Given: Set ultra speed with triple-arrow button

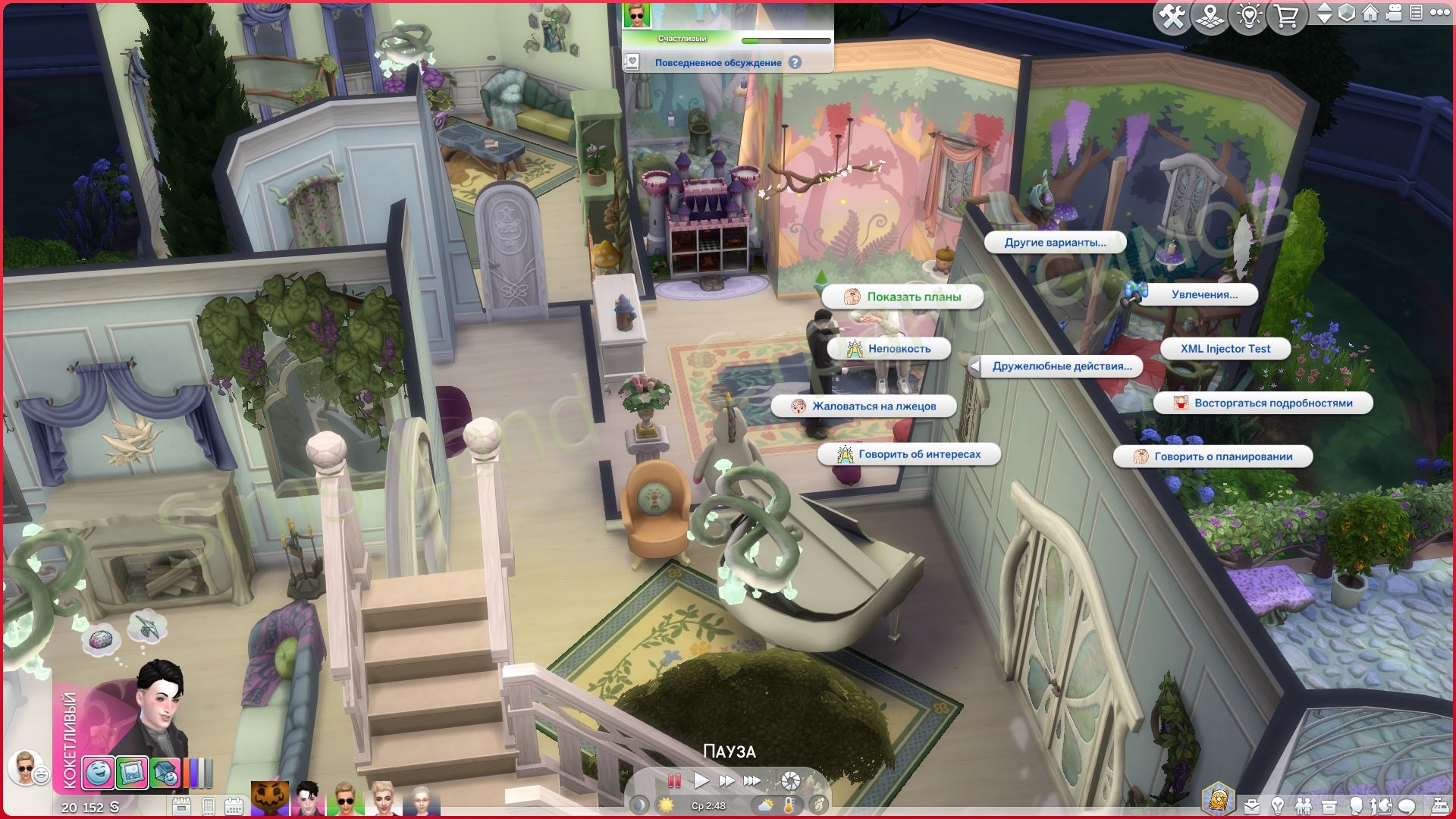Looking at the screenshot, I should pos(752,780).
